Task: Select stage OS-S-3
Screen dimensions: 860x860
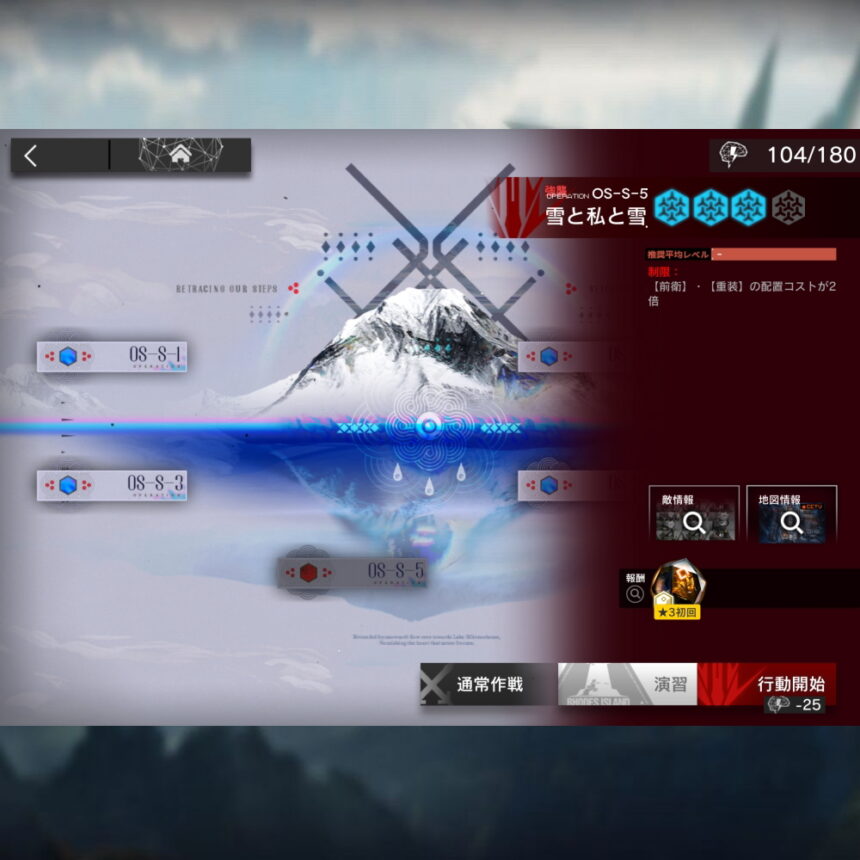Action: [x=112, y=485]
